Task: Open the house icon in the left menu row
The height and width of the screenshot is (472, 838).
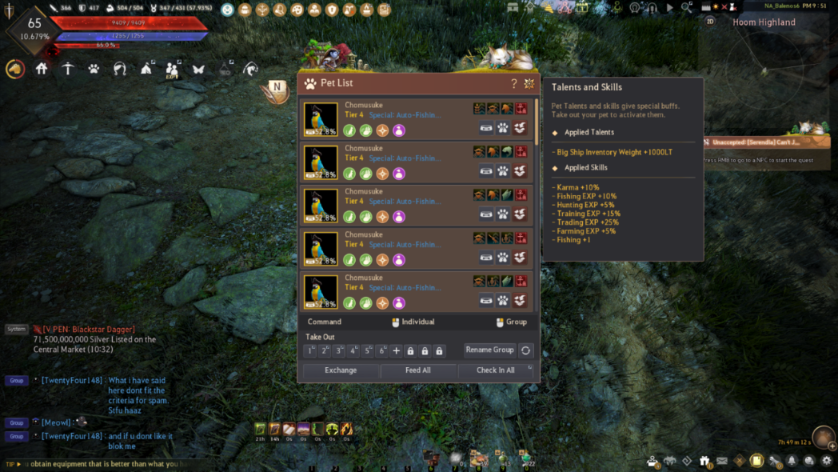Action: pyautogui.click(x=42, y=69)
